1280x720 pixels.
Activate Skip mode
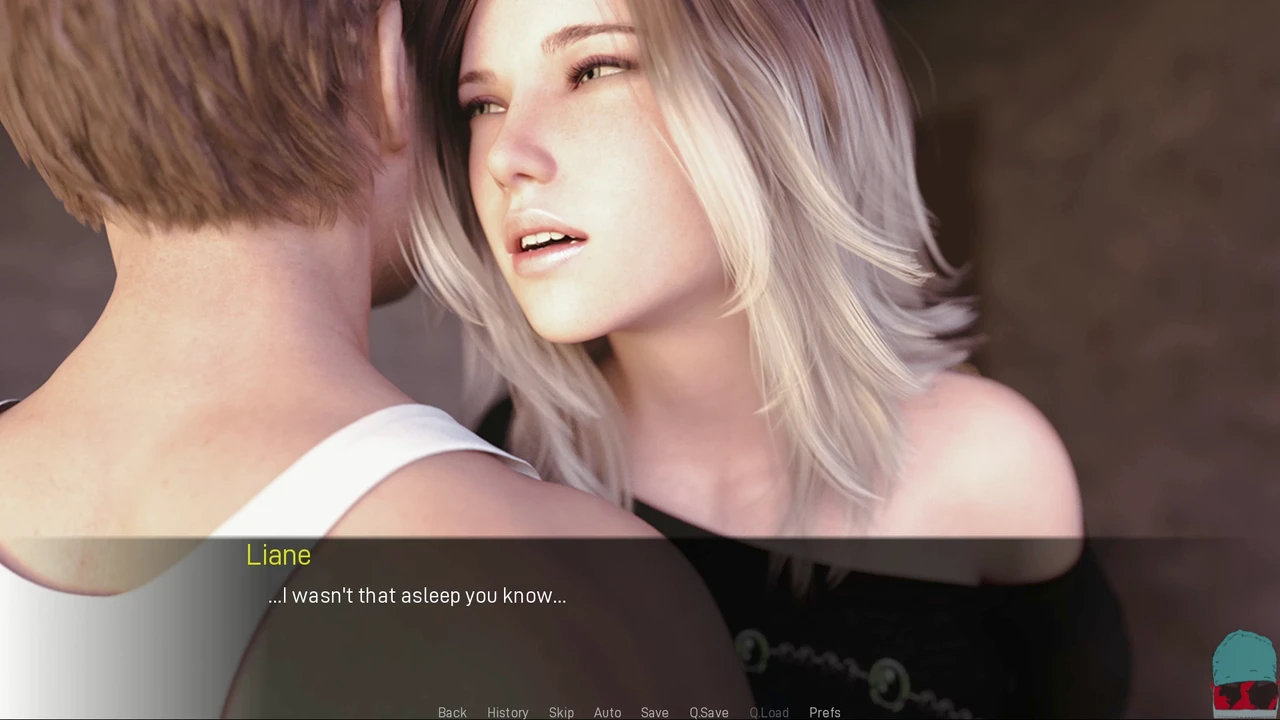click(561, 712)
